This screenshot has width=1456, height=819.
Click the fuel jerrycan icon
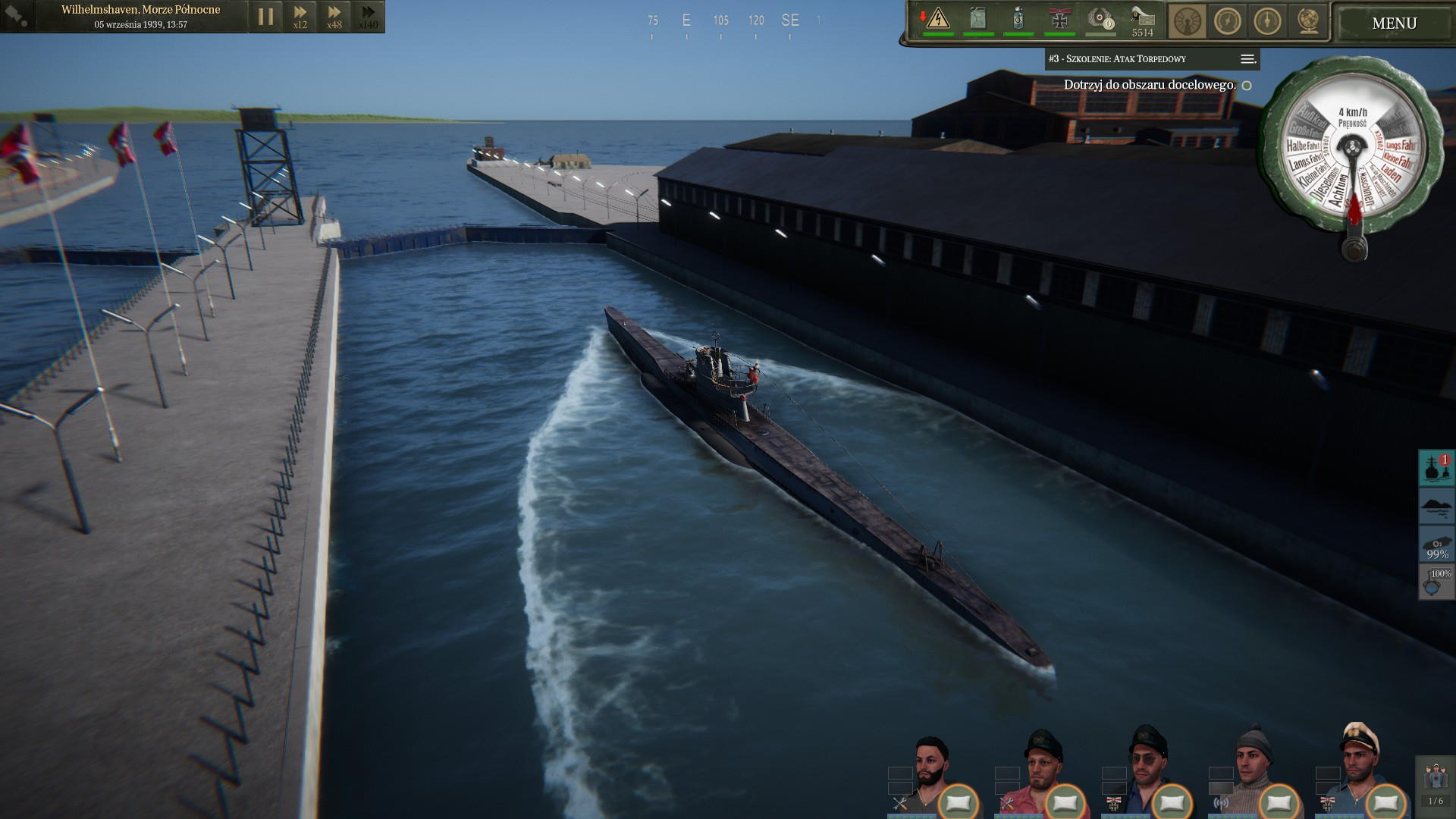click(x=978, y=18)
